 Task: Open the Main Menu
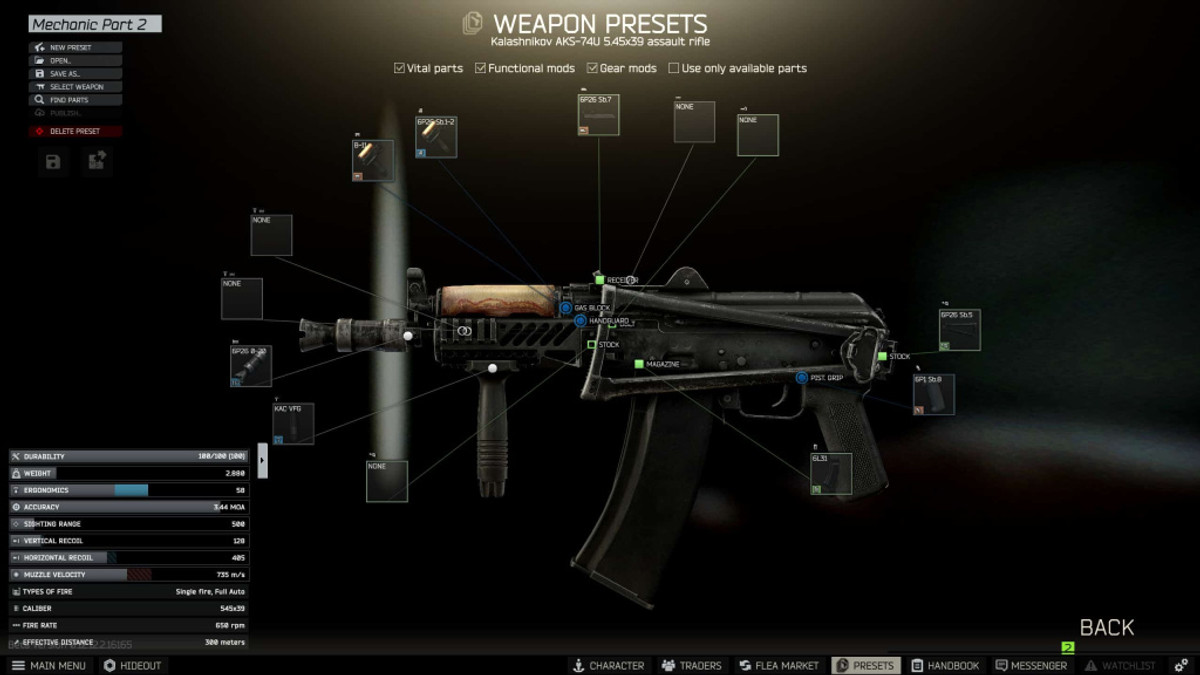(49, 665)
